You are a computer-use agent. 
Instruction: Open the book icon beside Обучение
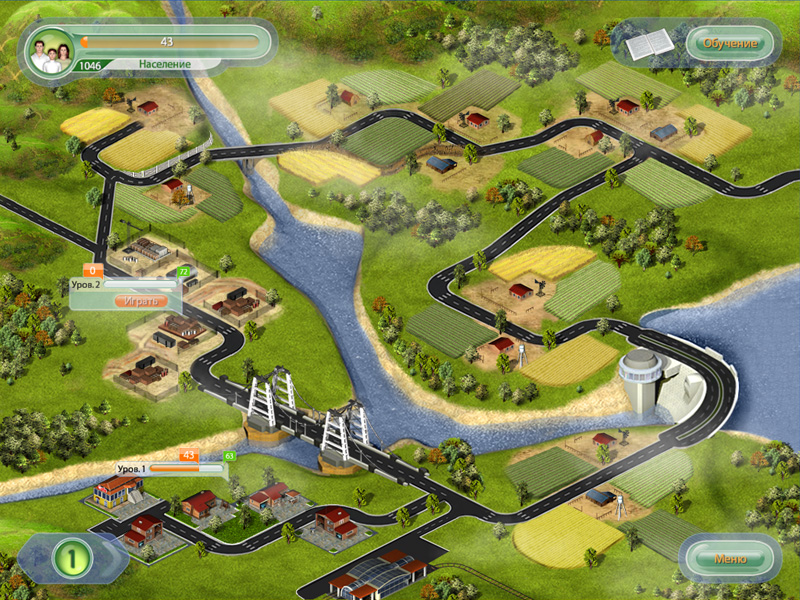point(648,44)
